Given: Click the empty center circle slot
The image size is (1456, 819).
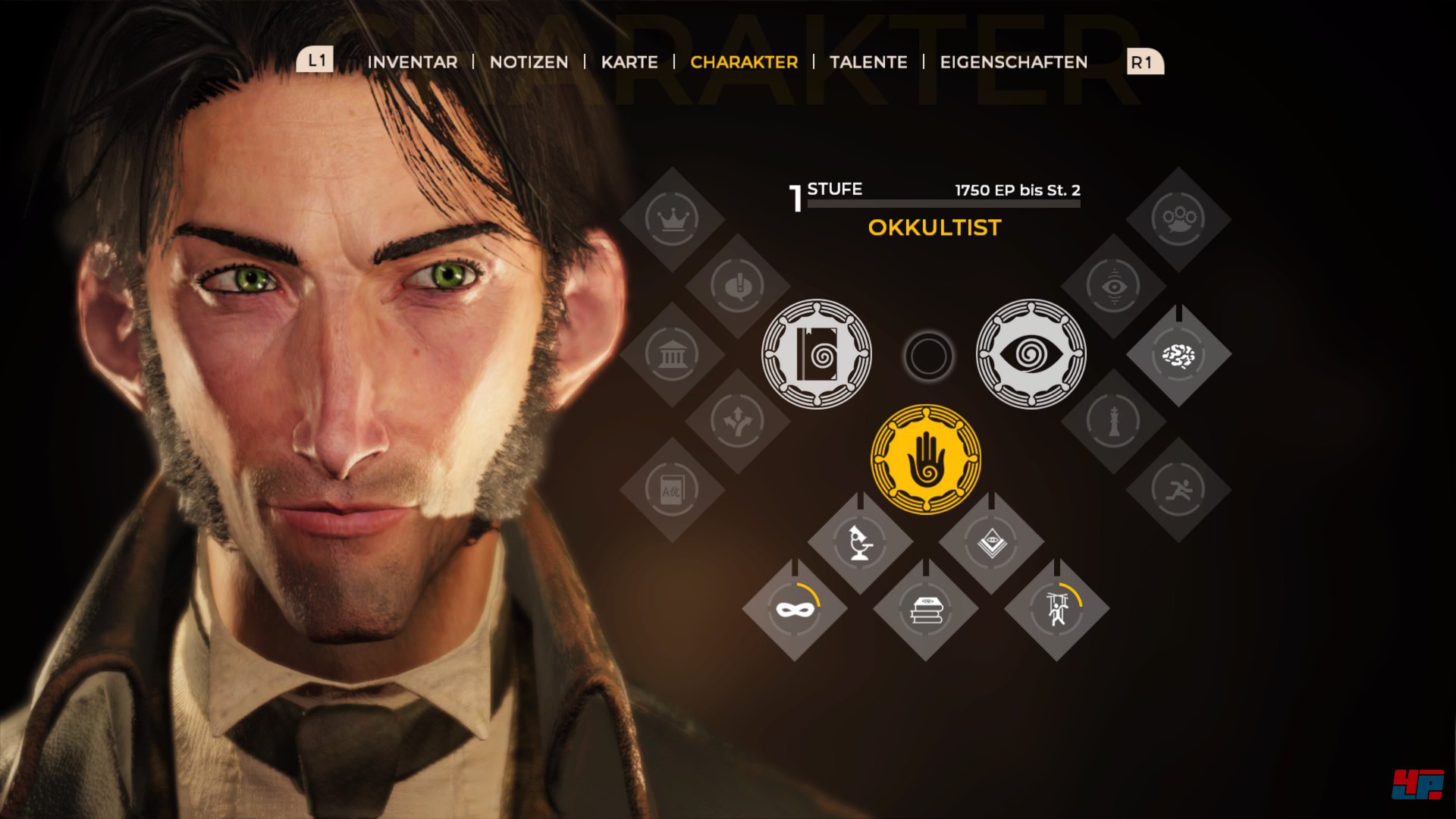Looking at the screenshot, I should [928, 356].
